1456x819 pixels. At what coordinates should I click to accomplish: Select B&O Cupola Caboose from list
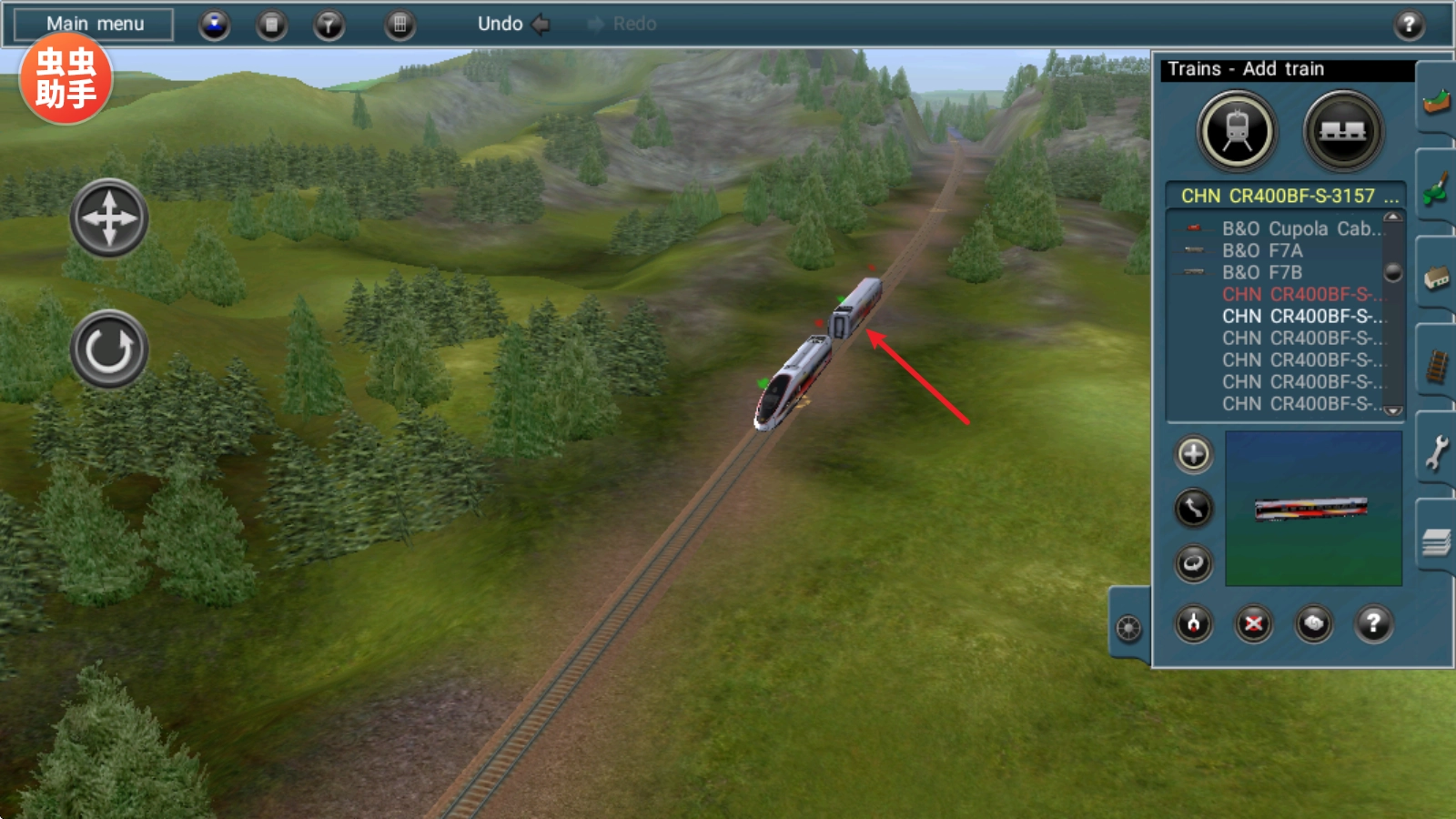coord(1299,229)
